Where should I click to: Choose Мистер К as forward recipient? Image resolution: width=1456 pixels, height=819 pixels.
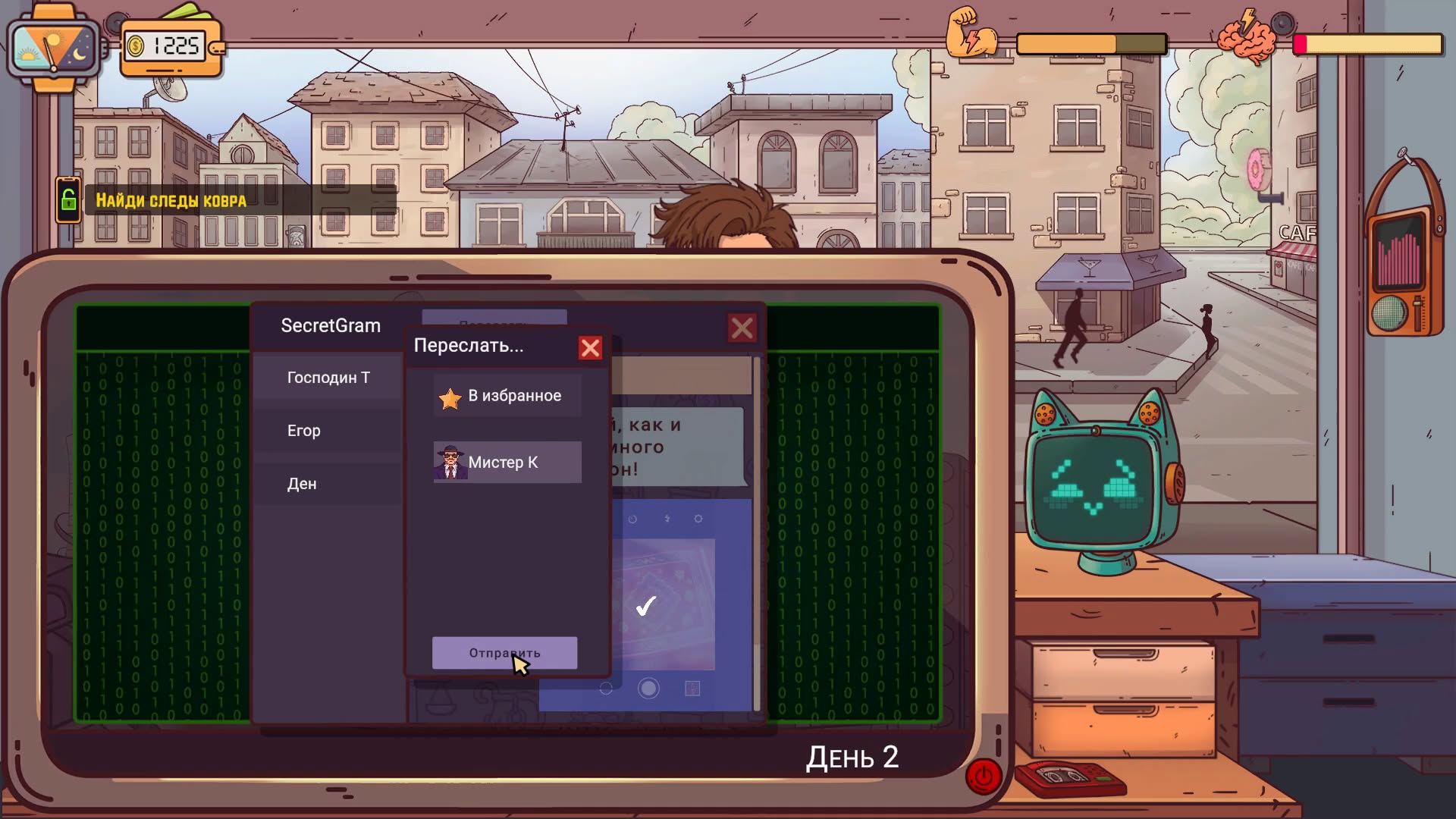coord(507,462)
